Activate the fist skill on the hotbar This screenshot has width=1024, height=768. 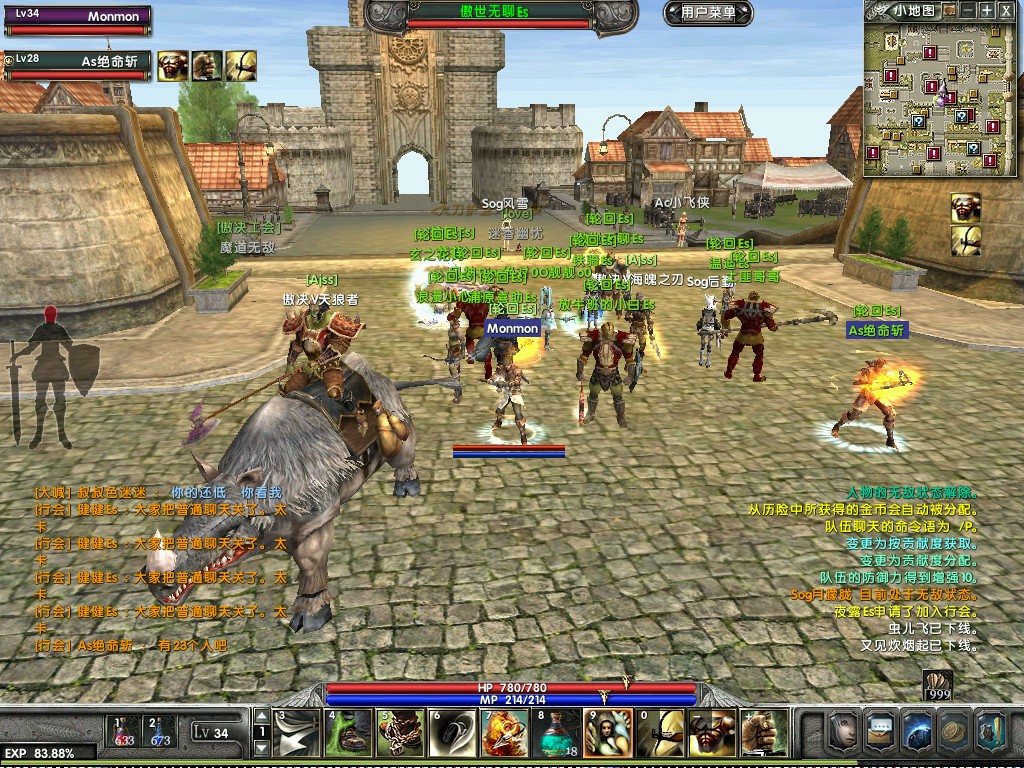coord(764,734)
